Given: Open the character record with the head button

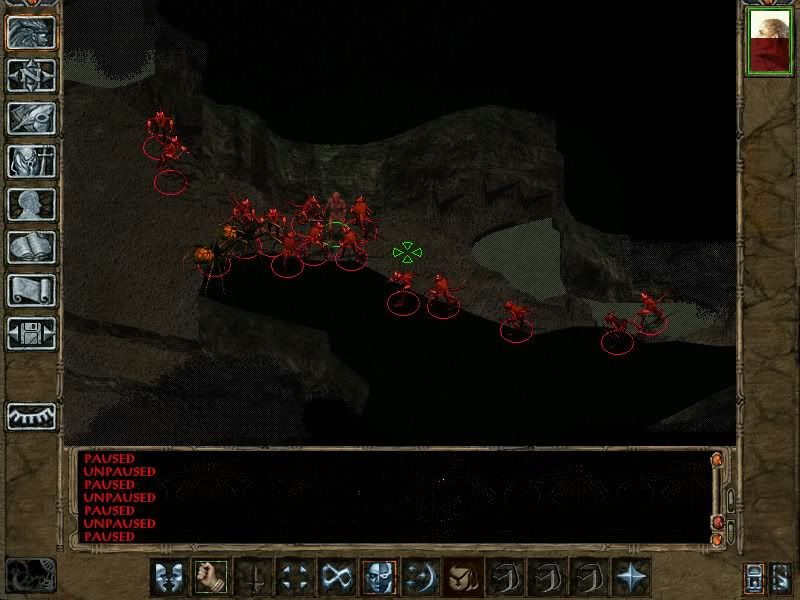Looking at the screenshot, I should coord(30,204).
